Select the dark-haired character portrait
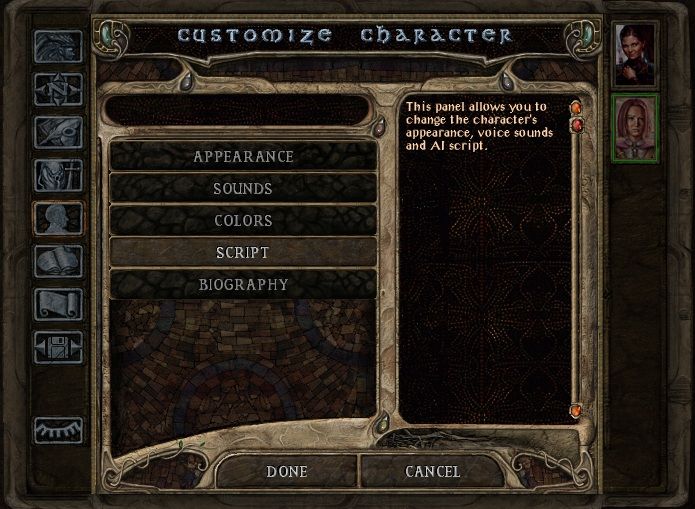 [636, 55]
